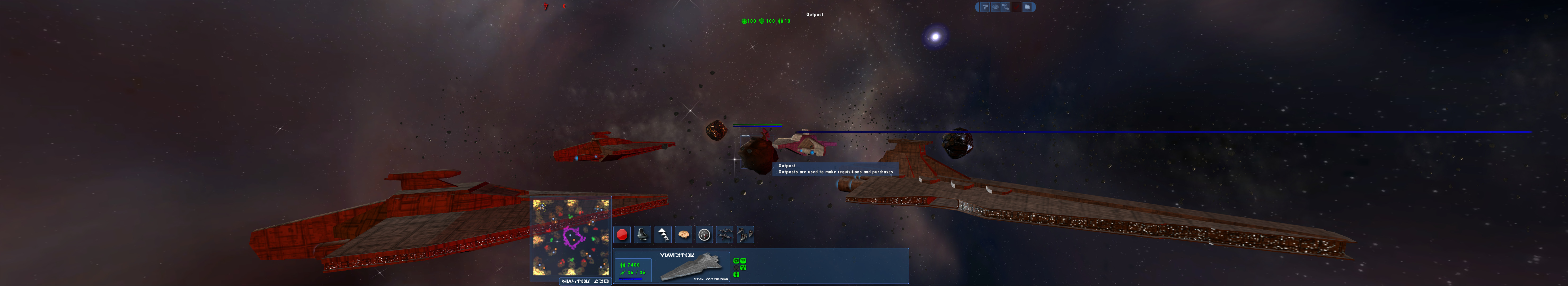Screen dimensions: 1568x286
Task: Open the brain AI behavior command
Action: click(684, 234)
